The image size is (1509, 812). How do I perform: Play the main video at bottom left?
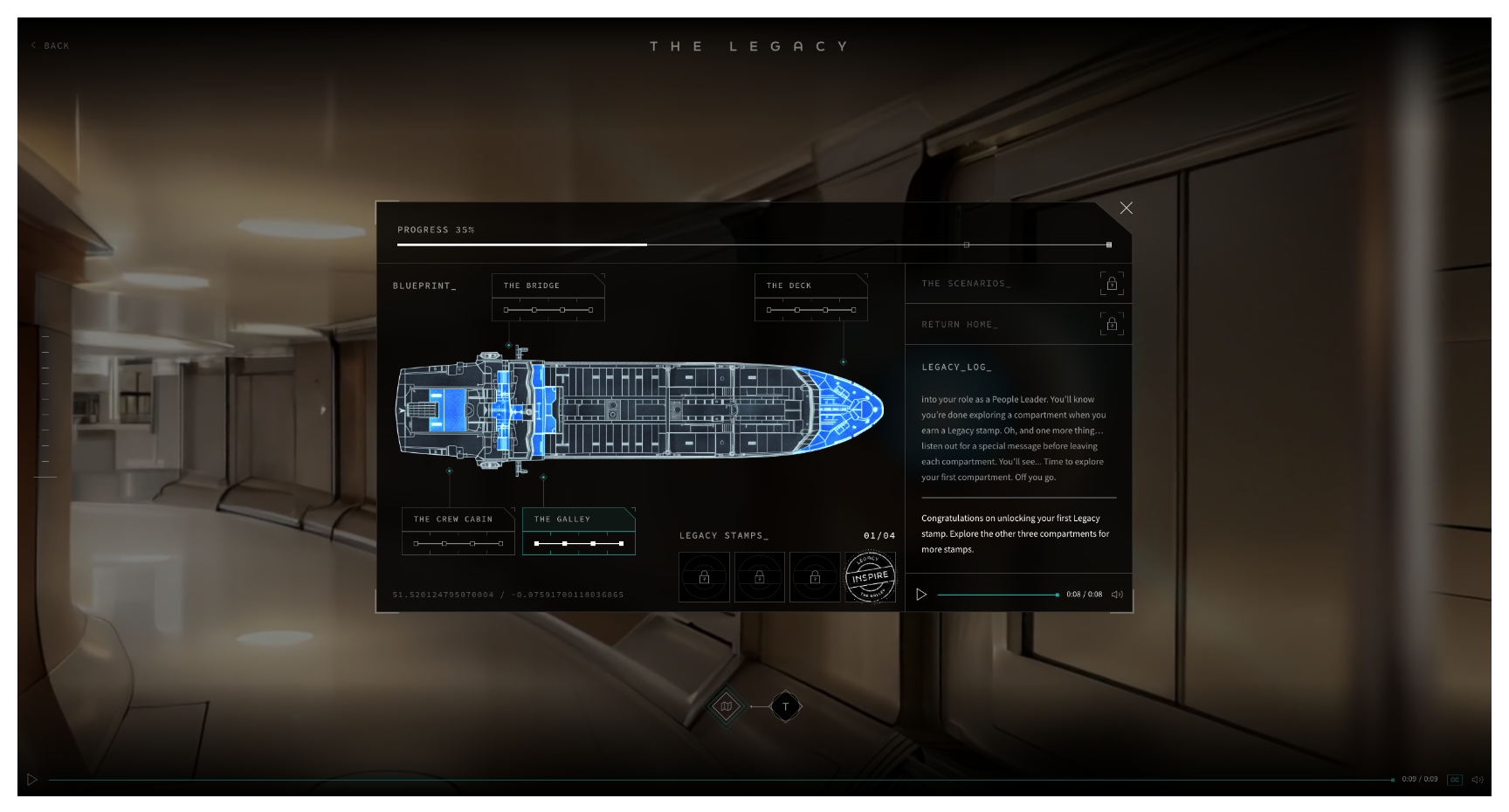[32, 780]
